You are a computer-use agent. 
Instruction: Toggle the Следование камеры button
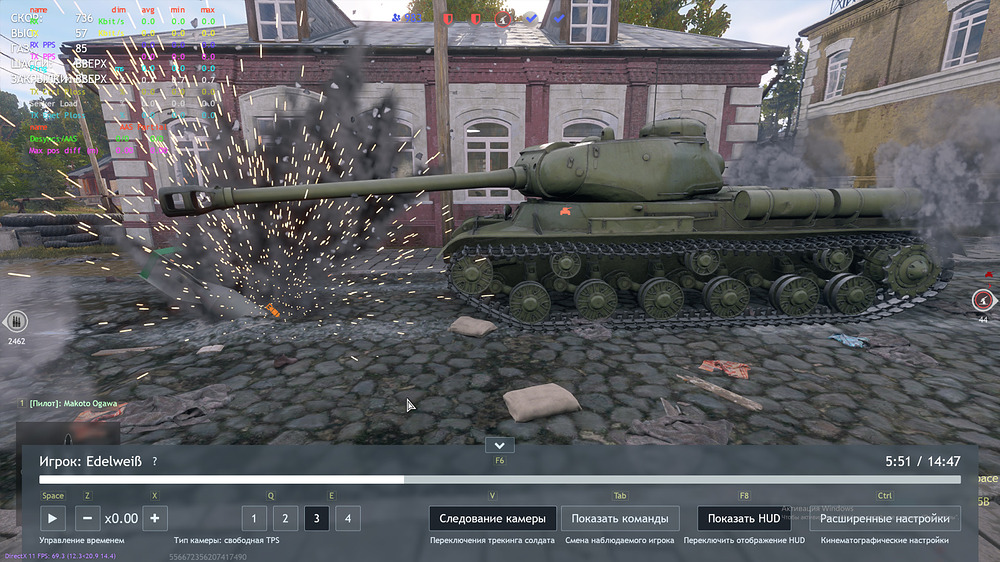click(x=492, y=518)
